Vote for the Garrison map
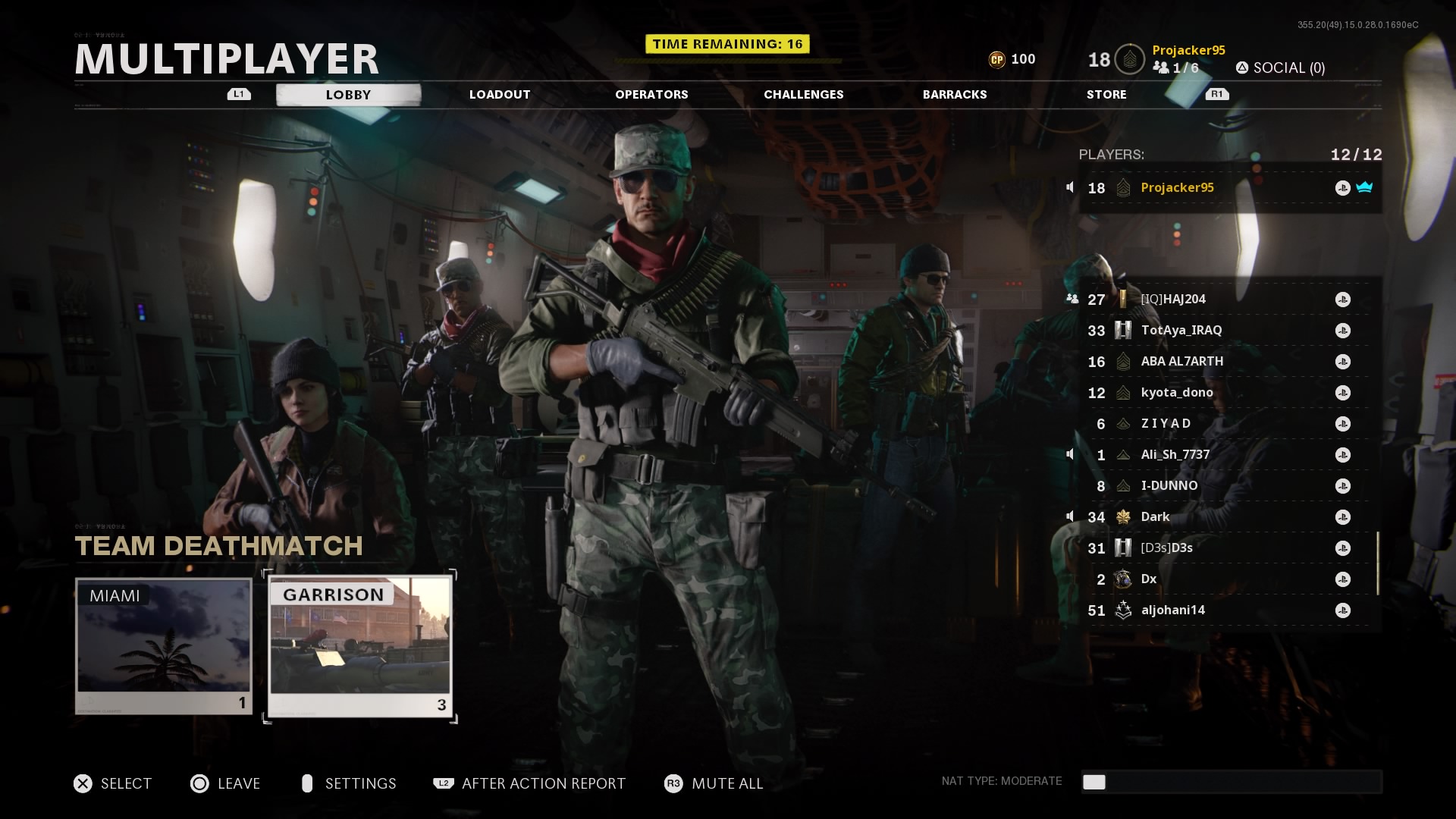This screenshot has width=1456, height=819. (x=360, y=645)
